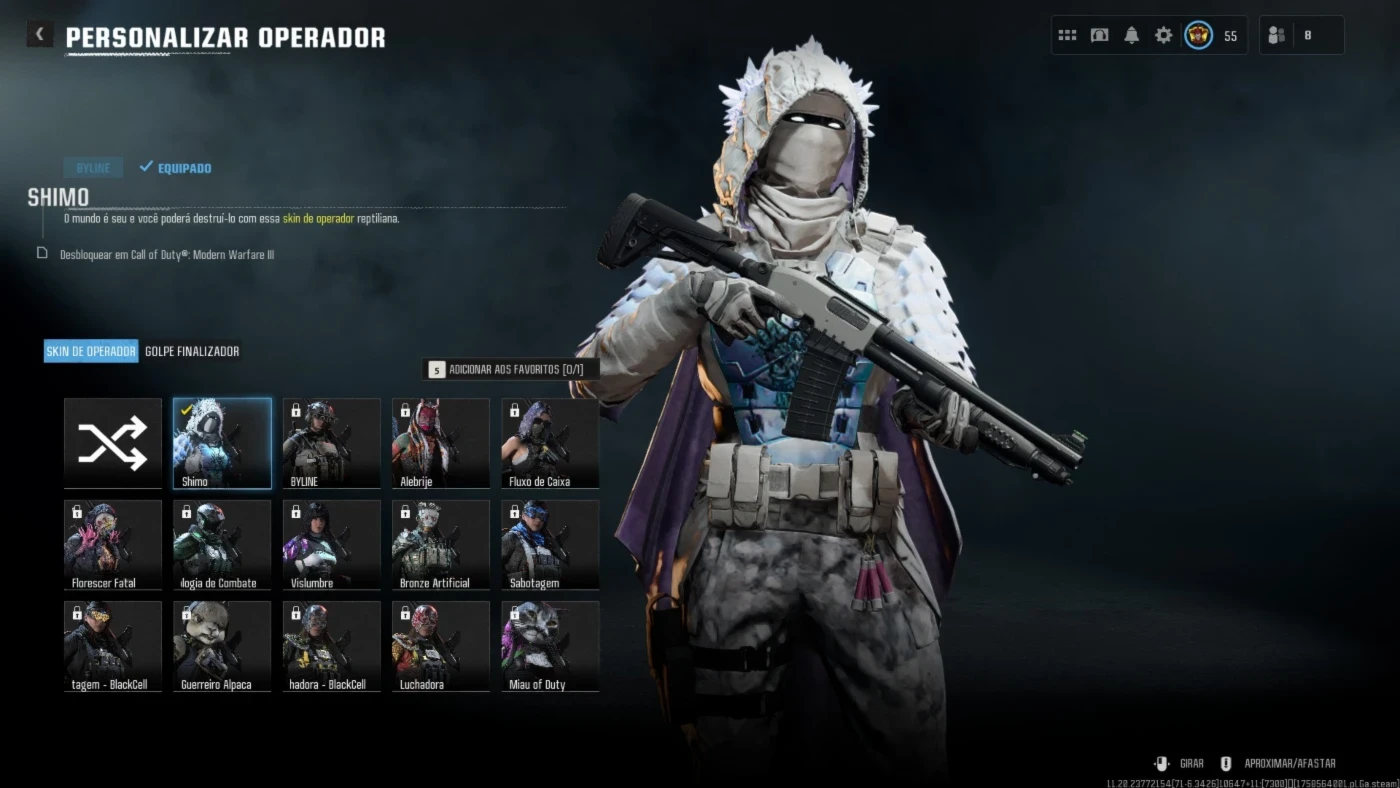Select the Luchadora skin tile
Image resolution: width=1400 pixels, height=788 pixels.
441,646
